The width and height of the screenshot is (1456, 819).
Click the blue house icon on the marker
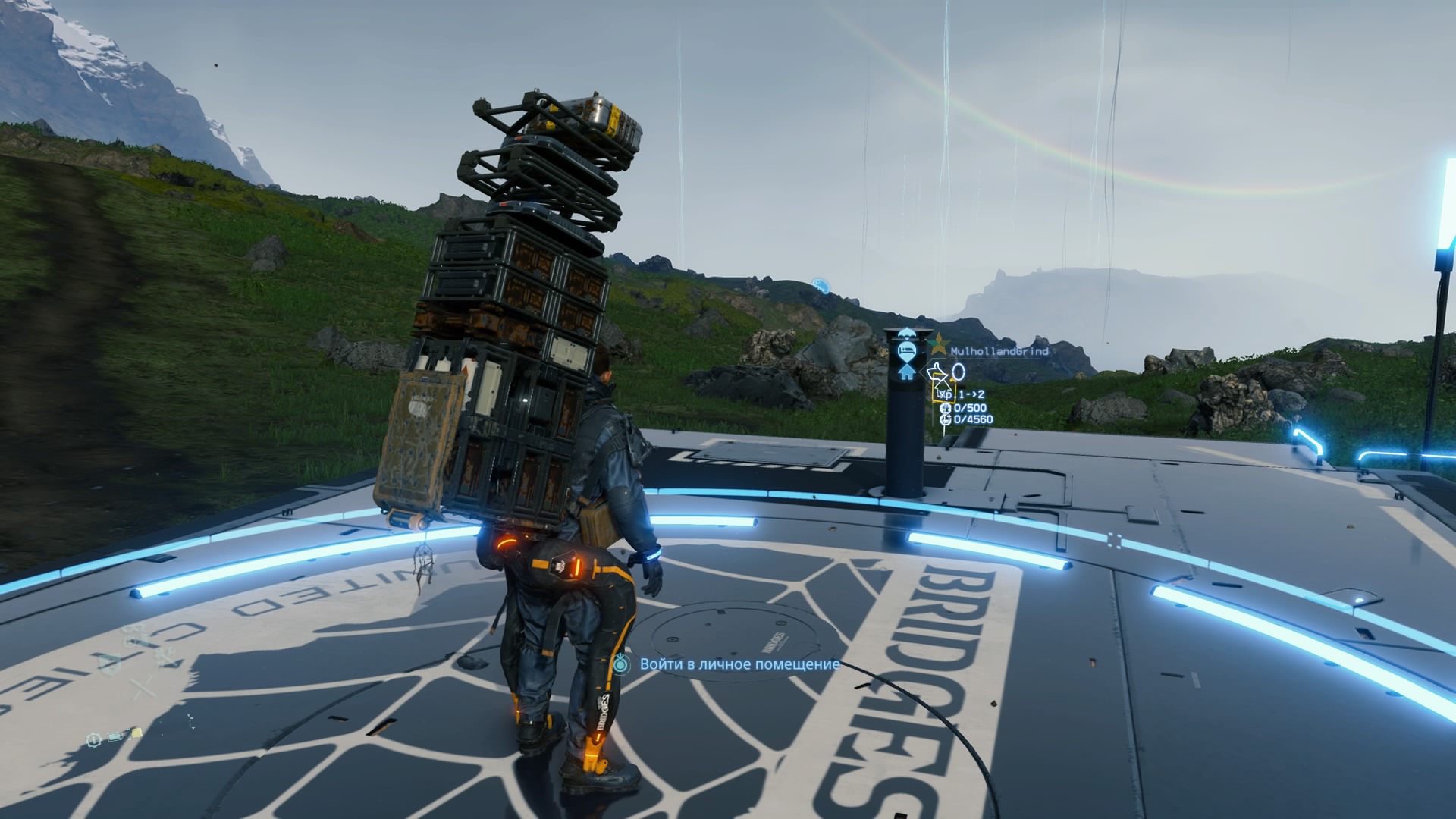click(x=906, y=372)
